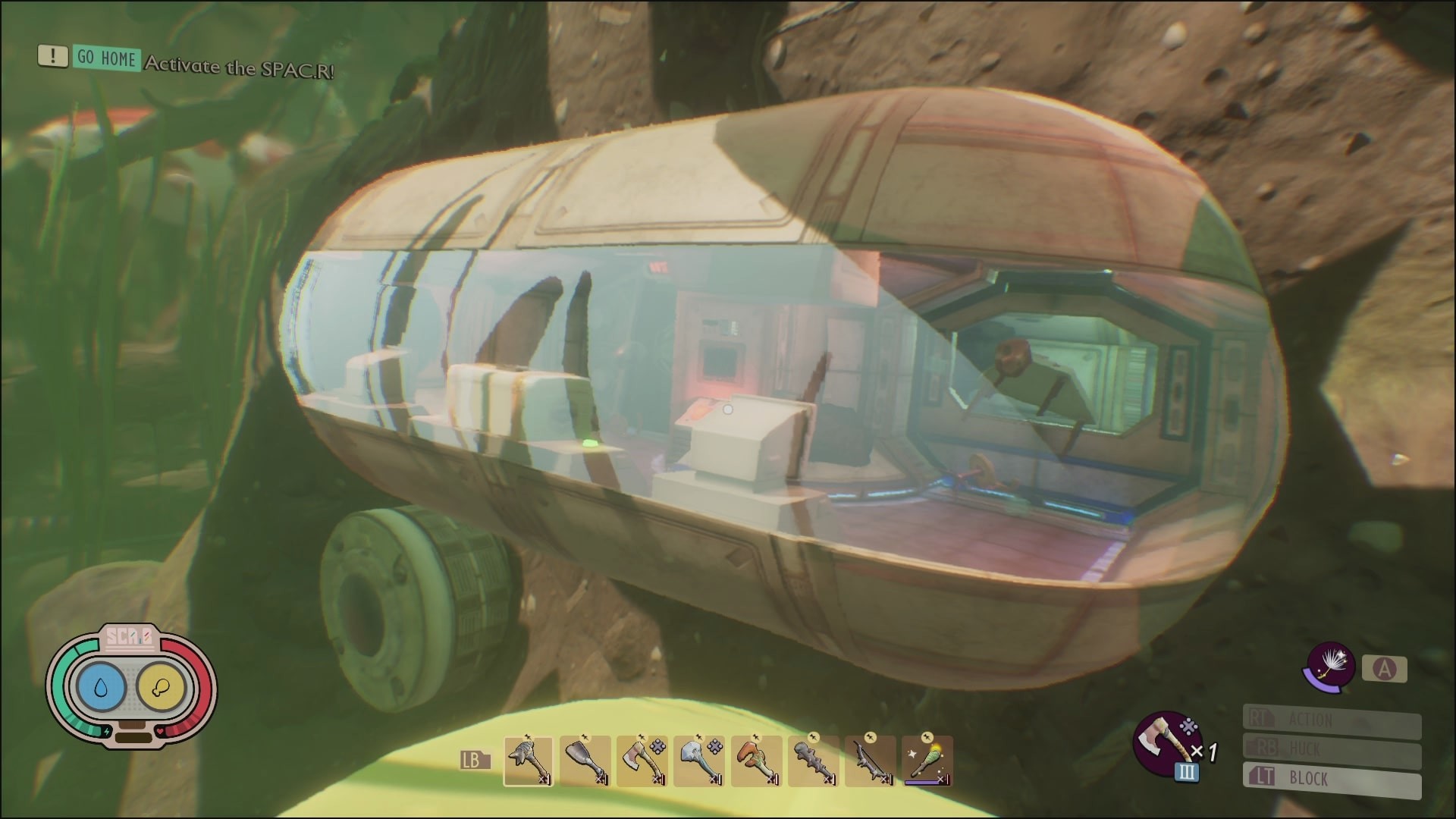
Task: Open the GO HOME quest objective tracker
Action: (x=107, y=58)
